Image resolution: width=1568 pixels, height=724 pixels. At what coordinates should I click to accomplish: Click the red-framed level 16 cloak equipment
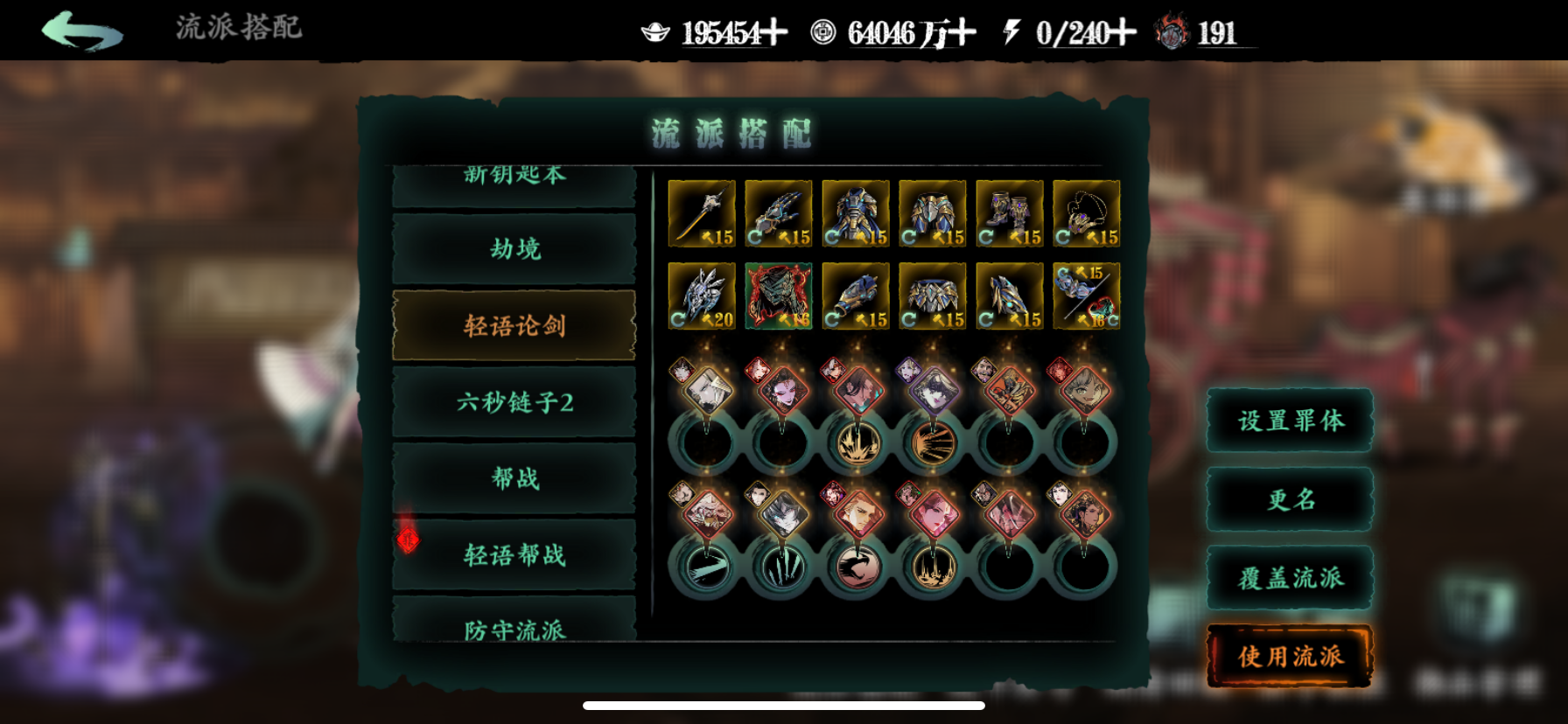pyautogui.click(x=778, y=296)
